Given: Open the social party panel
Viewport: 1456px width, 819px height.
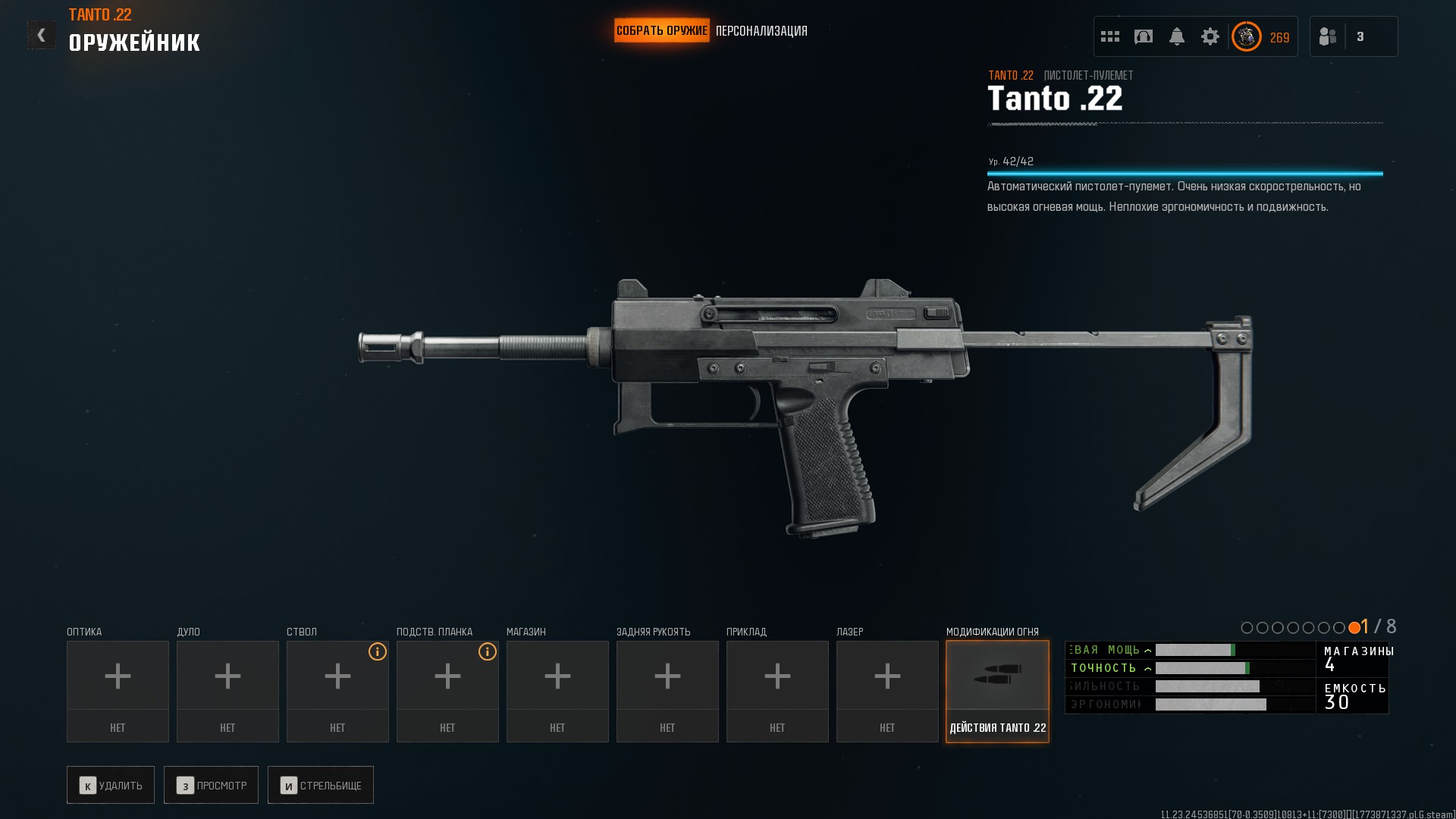Looking at the screenshot, I should click(x=1329, y=36).
